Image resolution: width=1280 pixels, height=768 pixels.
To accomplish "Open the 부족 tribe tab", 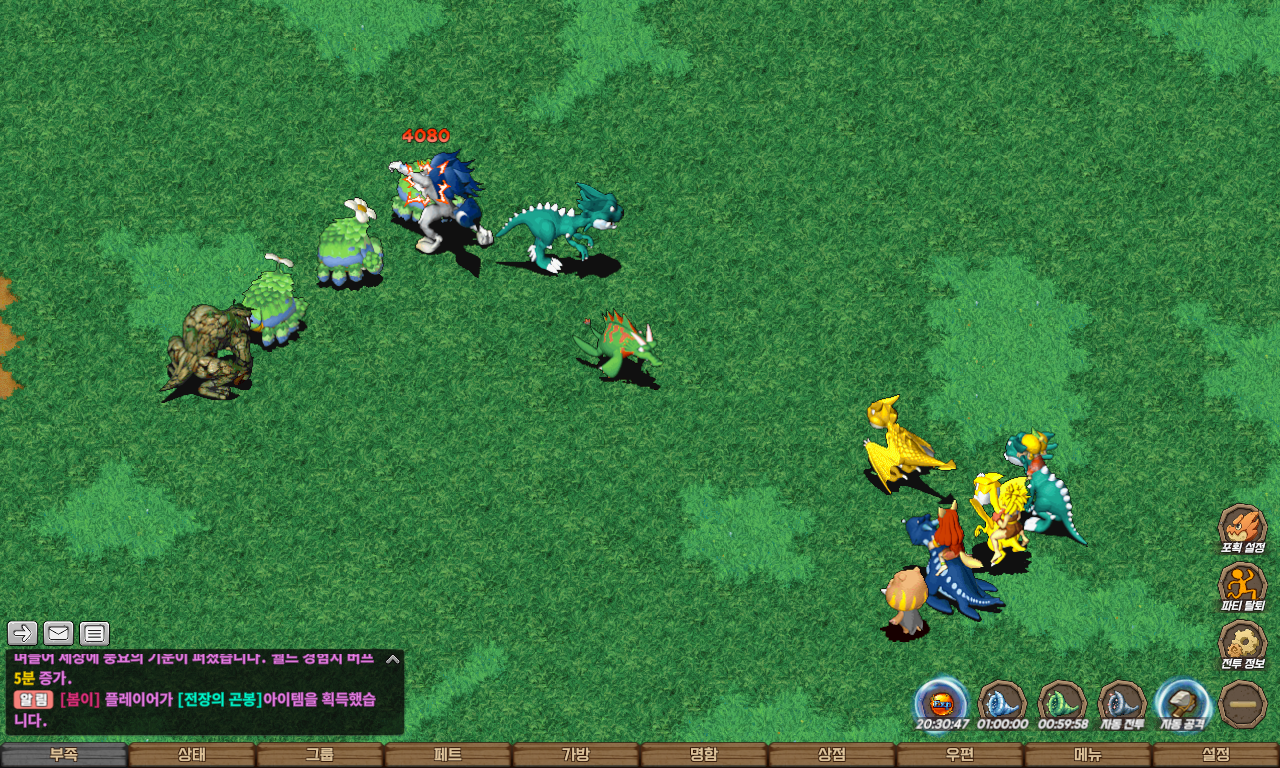I will 64,755.
